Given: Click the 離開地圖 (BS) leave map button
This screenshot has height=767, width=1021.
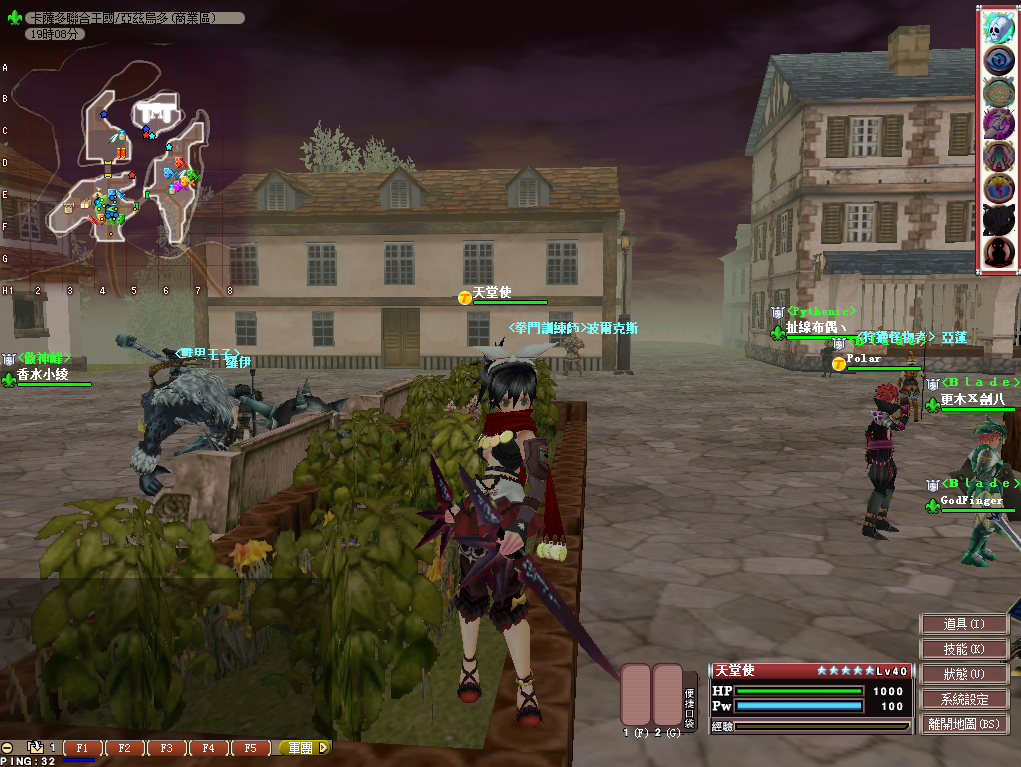Looking at the screenshot, I should [964, 724].
